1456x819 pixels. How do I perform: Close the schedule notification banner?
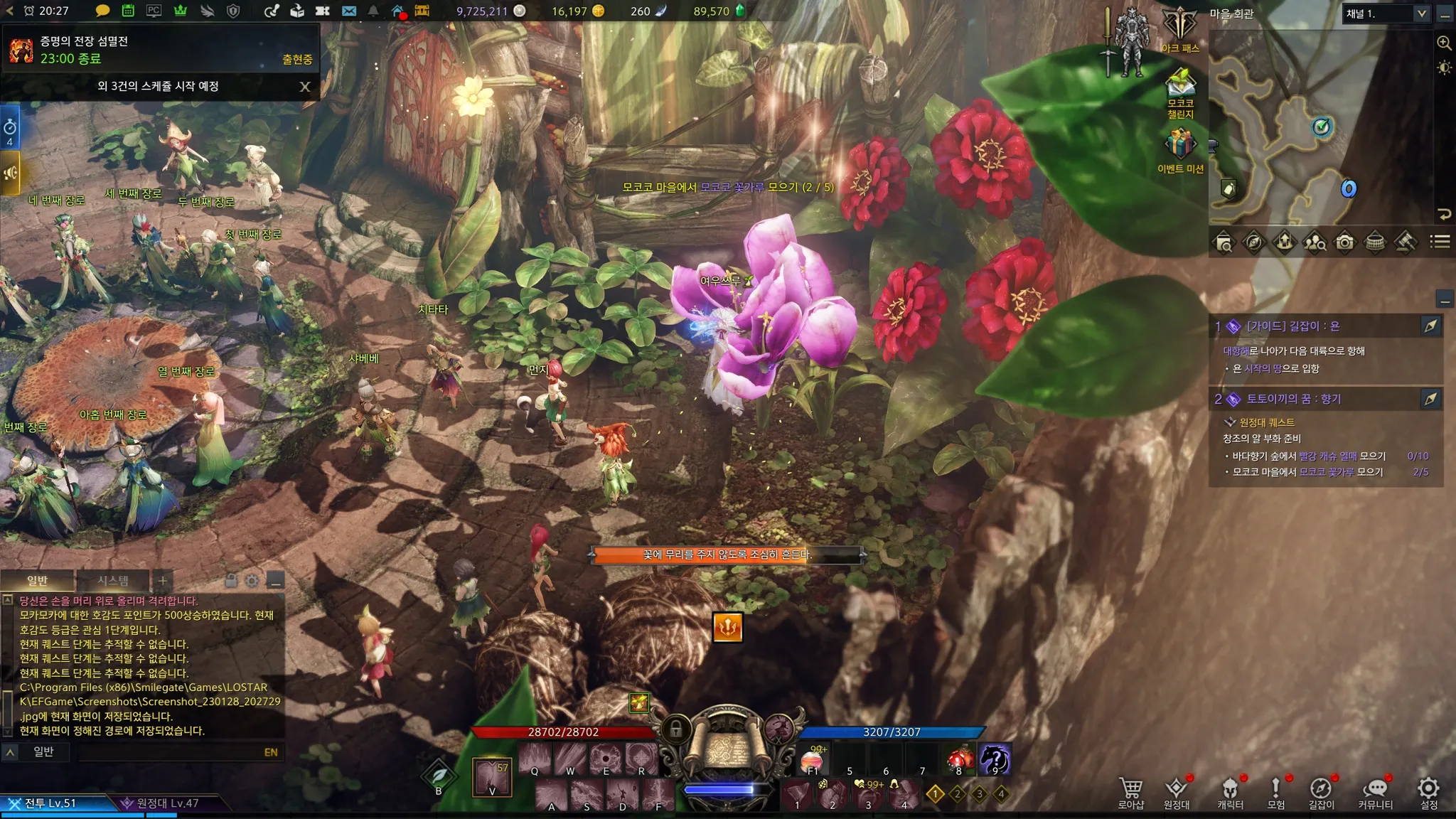(x=305, y=87)
